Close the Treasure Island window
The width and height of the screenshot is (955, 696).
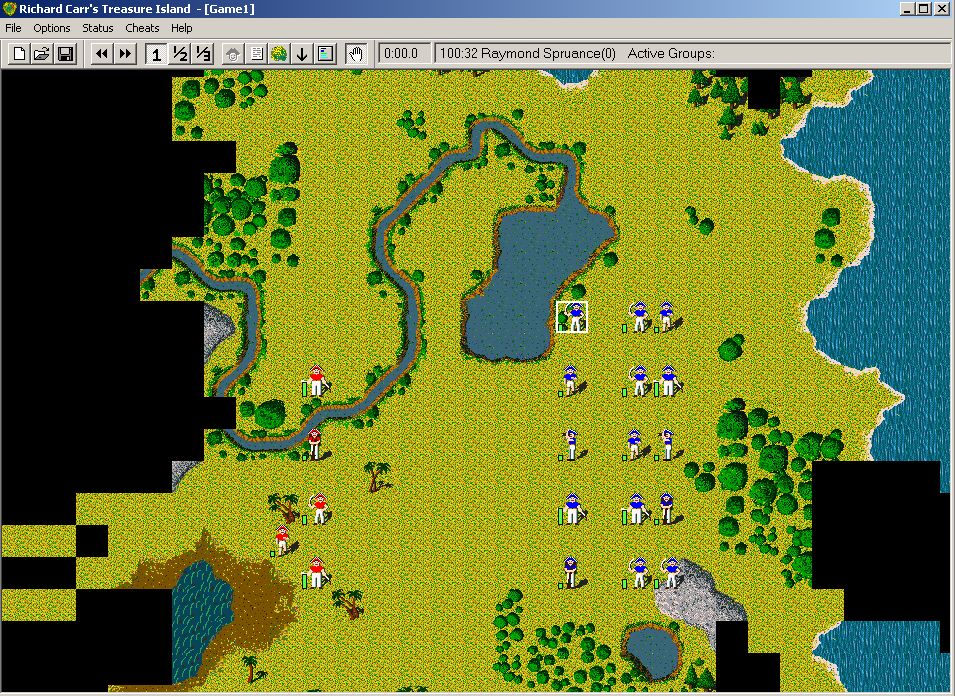[943, 8]
